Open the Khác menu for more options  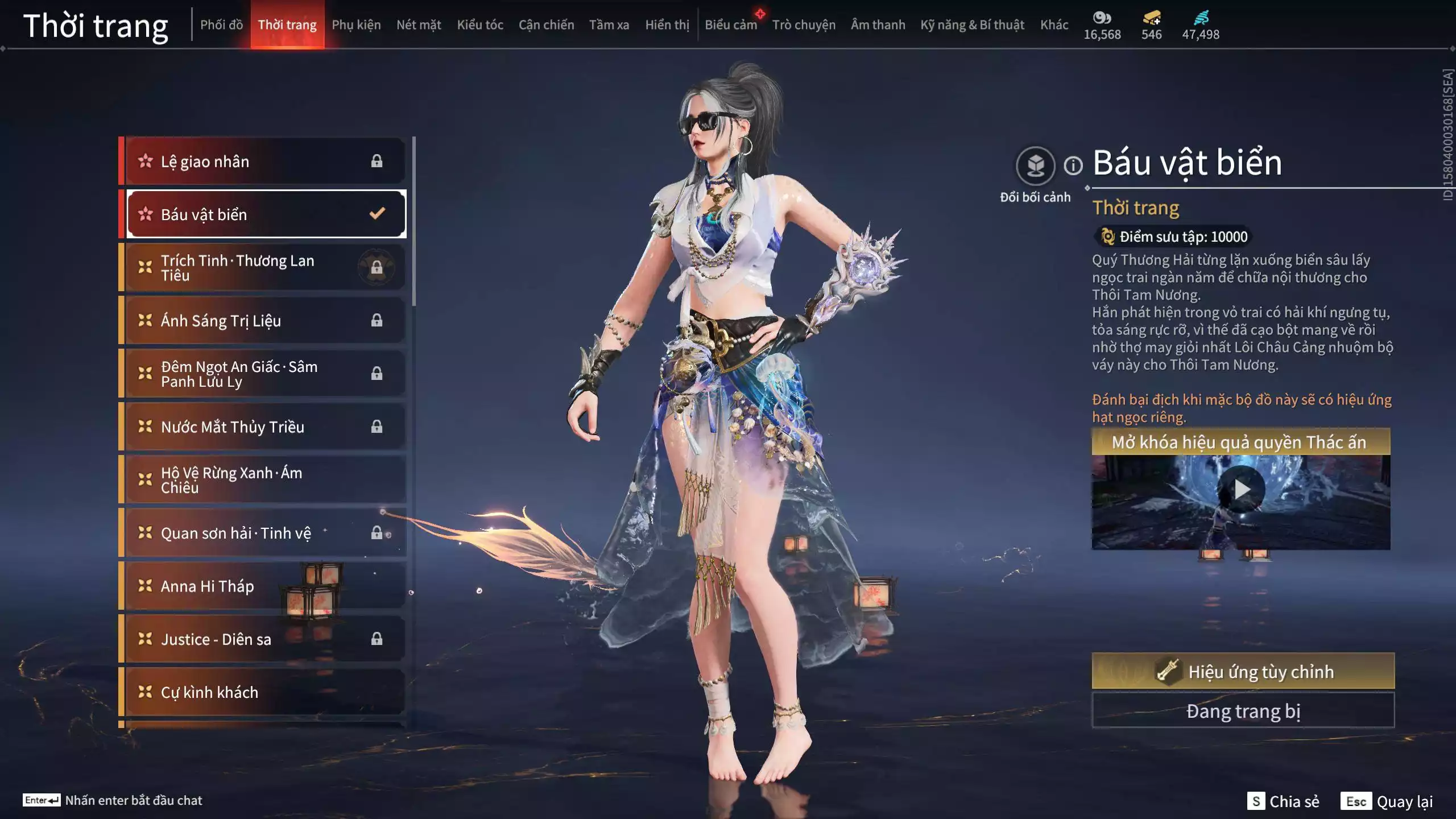click(x=1054, y=24)
